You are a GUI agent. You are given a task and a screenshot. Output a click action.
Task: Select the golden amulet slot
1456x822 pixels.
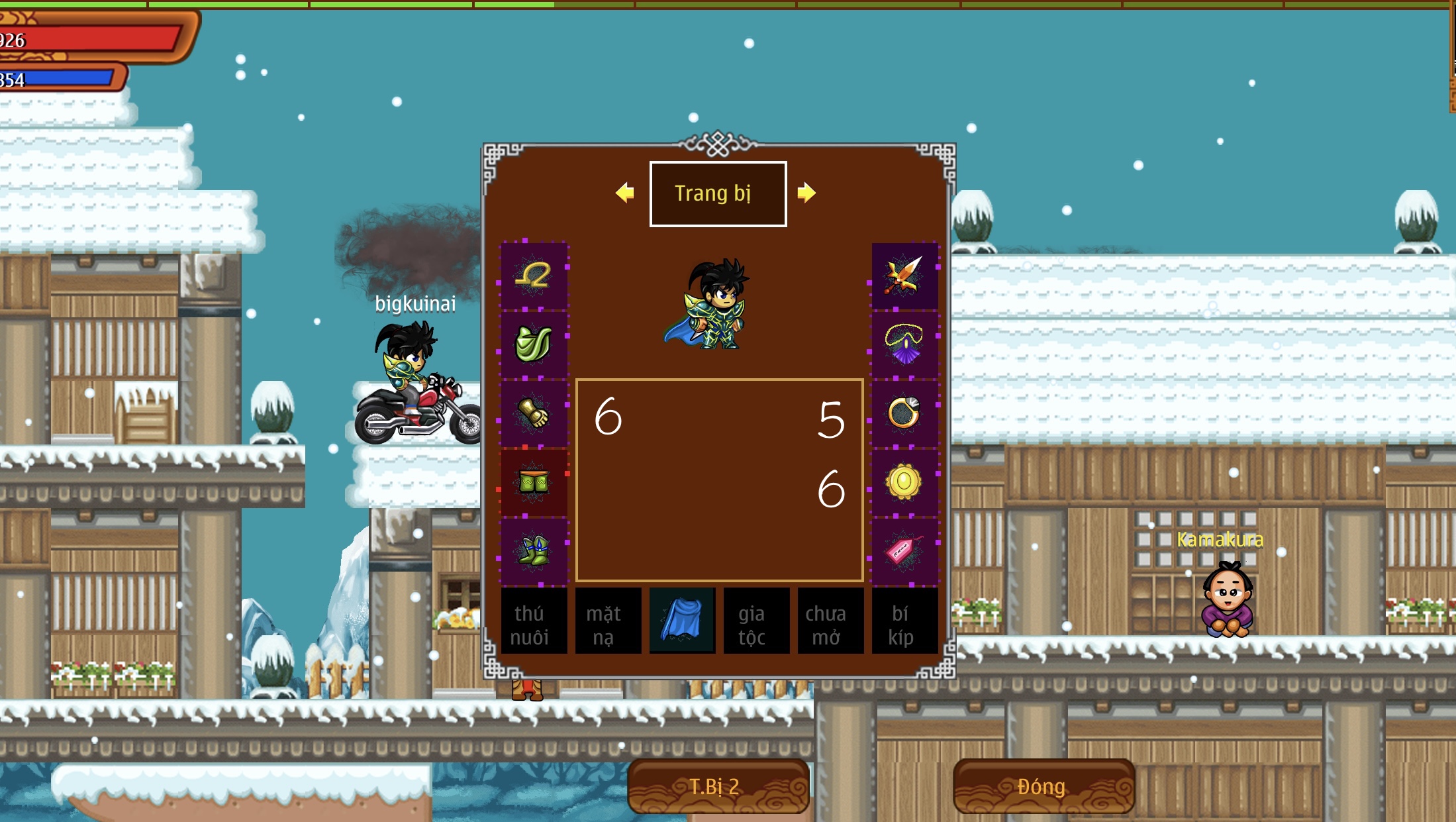(904, 482)
